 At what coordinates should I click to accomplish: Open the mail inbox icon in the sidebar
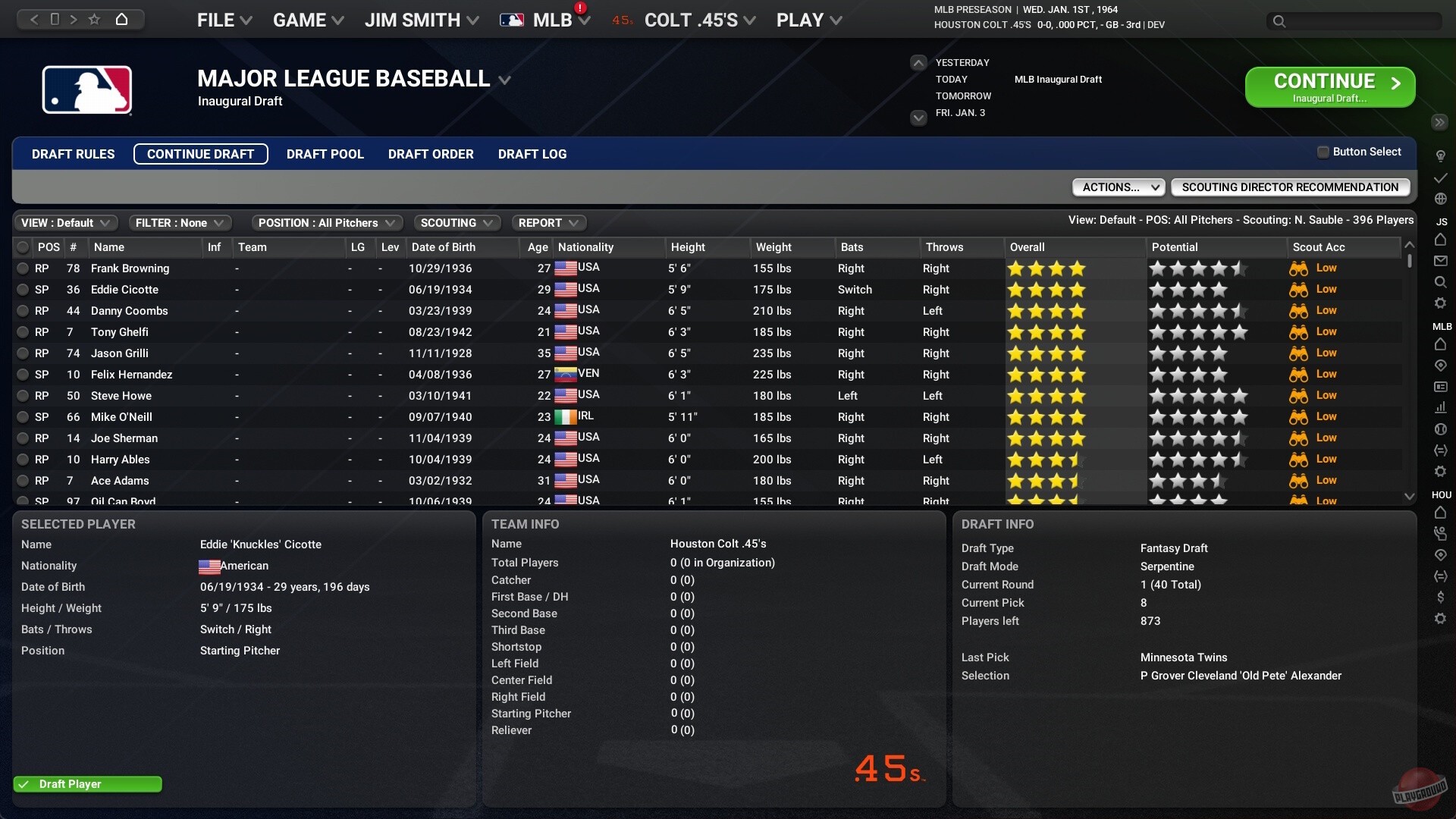click(x=1441, y=261)
